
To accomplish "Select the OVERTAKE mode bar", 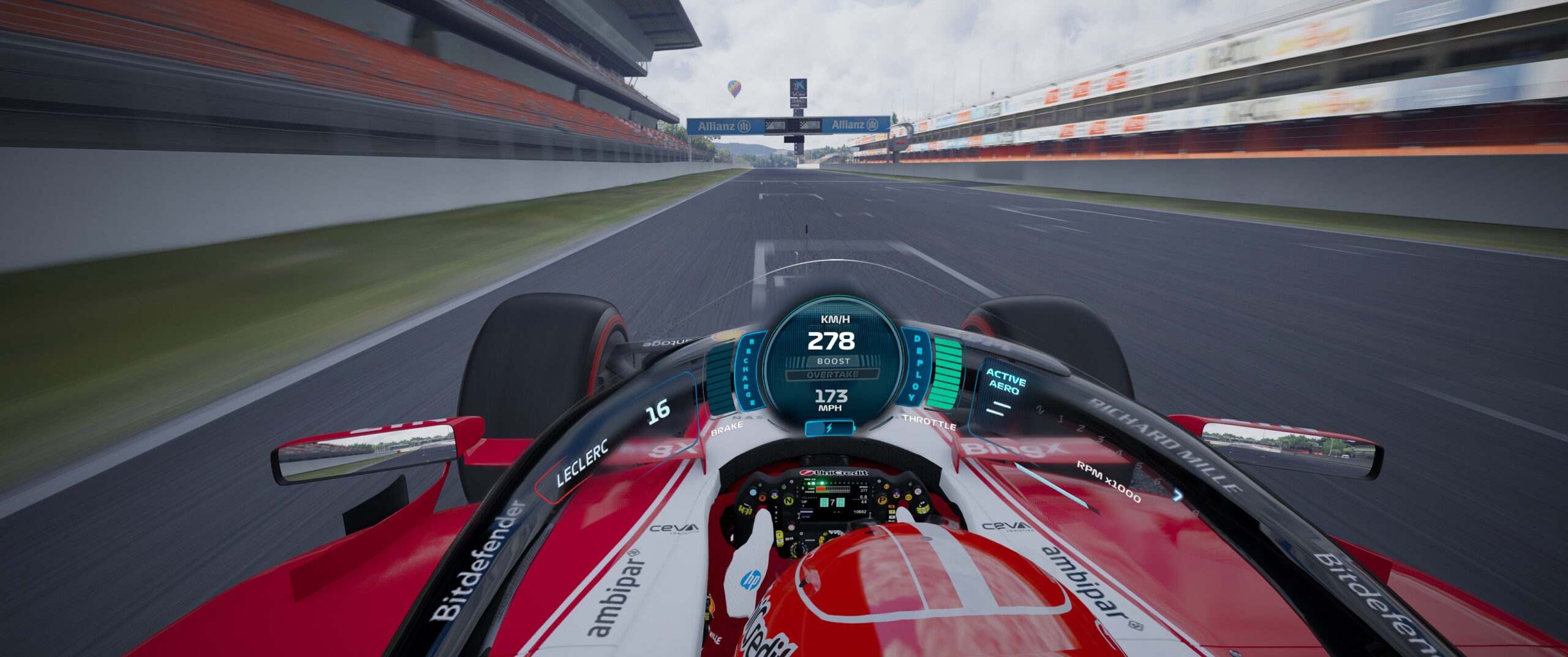I will pyautogui.click(x=832, y=374).
